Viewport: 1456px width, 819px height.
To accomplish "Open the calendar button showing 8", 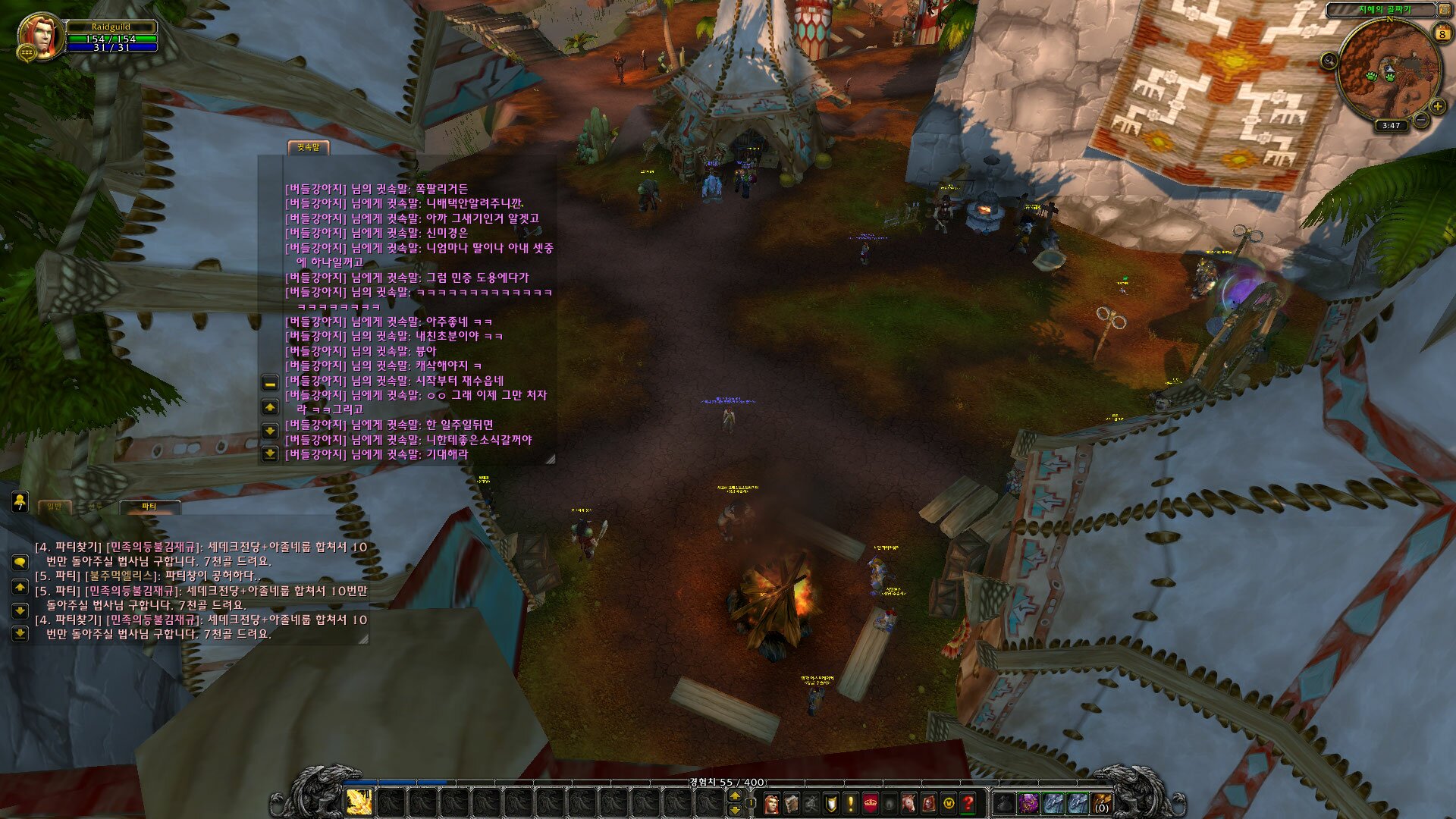I will tap(1442, 33).
